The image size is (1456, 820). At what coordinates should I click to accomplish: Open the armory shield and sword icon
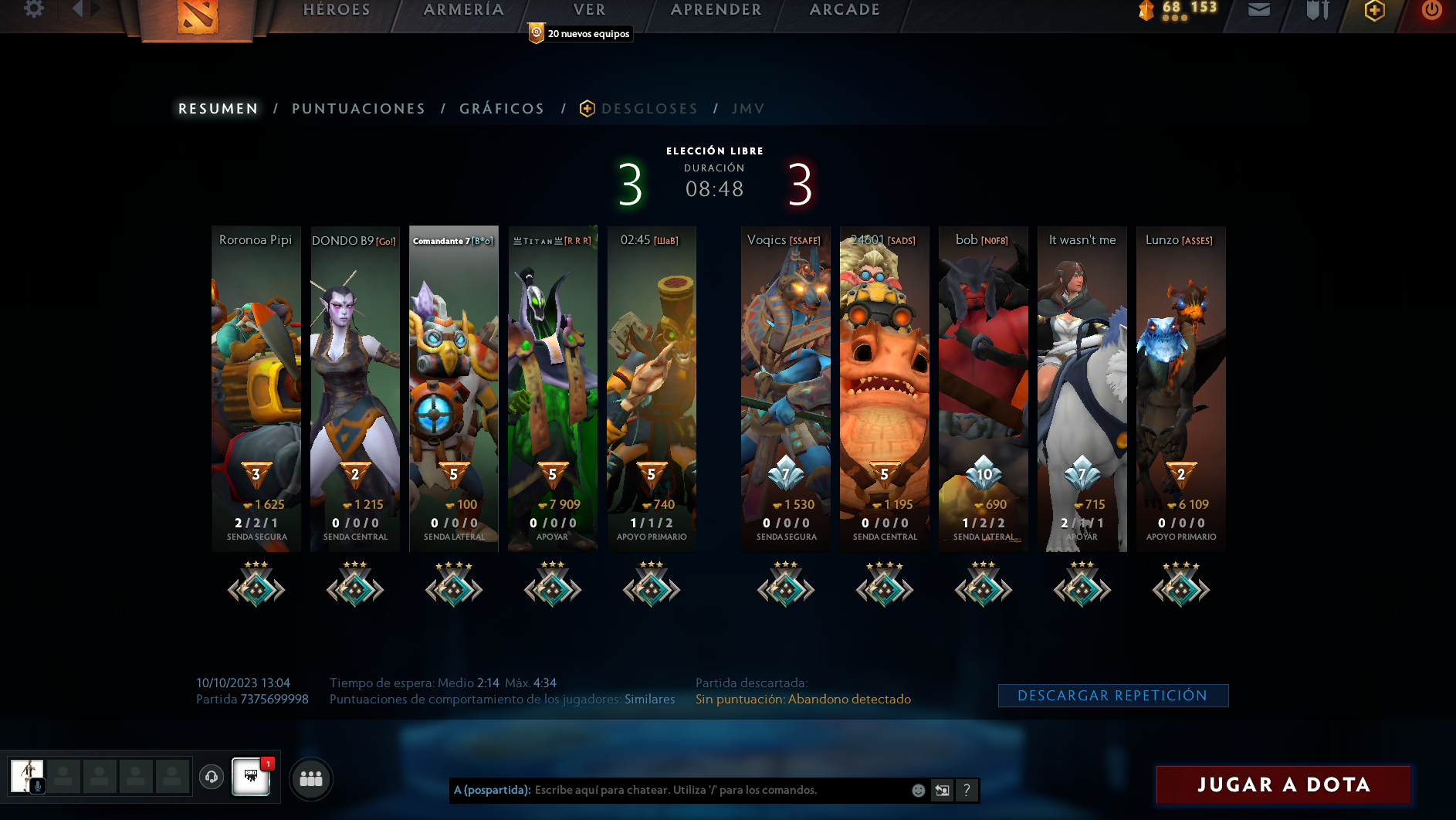pyautogui.click(x=1315, y=11)
